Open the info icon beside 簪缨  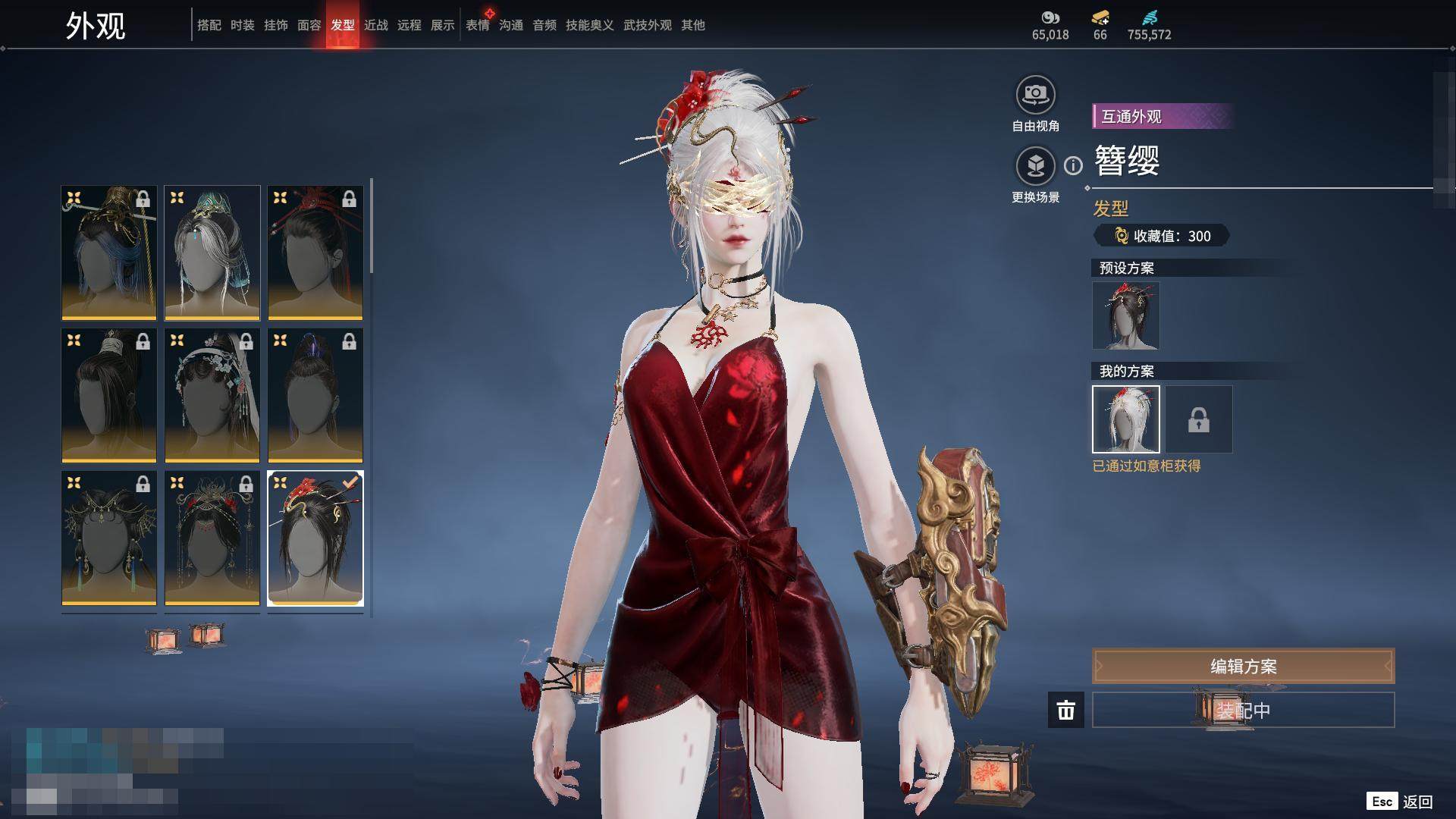coord(1073,165)
